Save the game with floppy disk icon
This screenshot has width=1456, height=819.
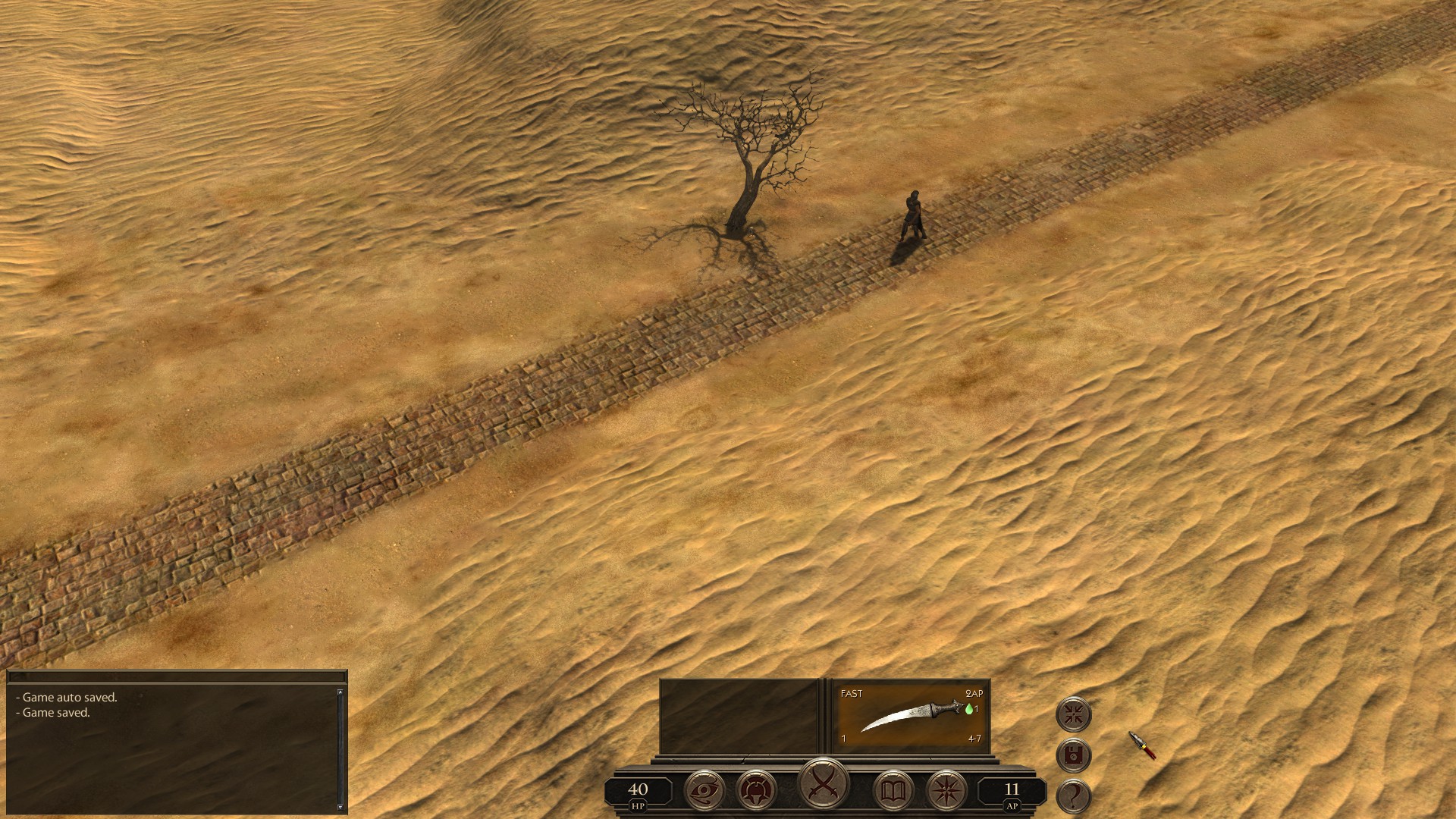1073,754
